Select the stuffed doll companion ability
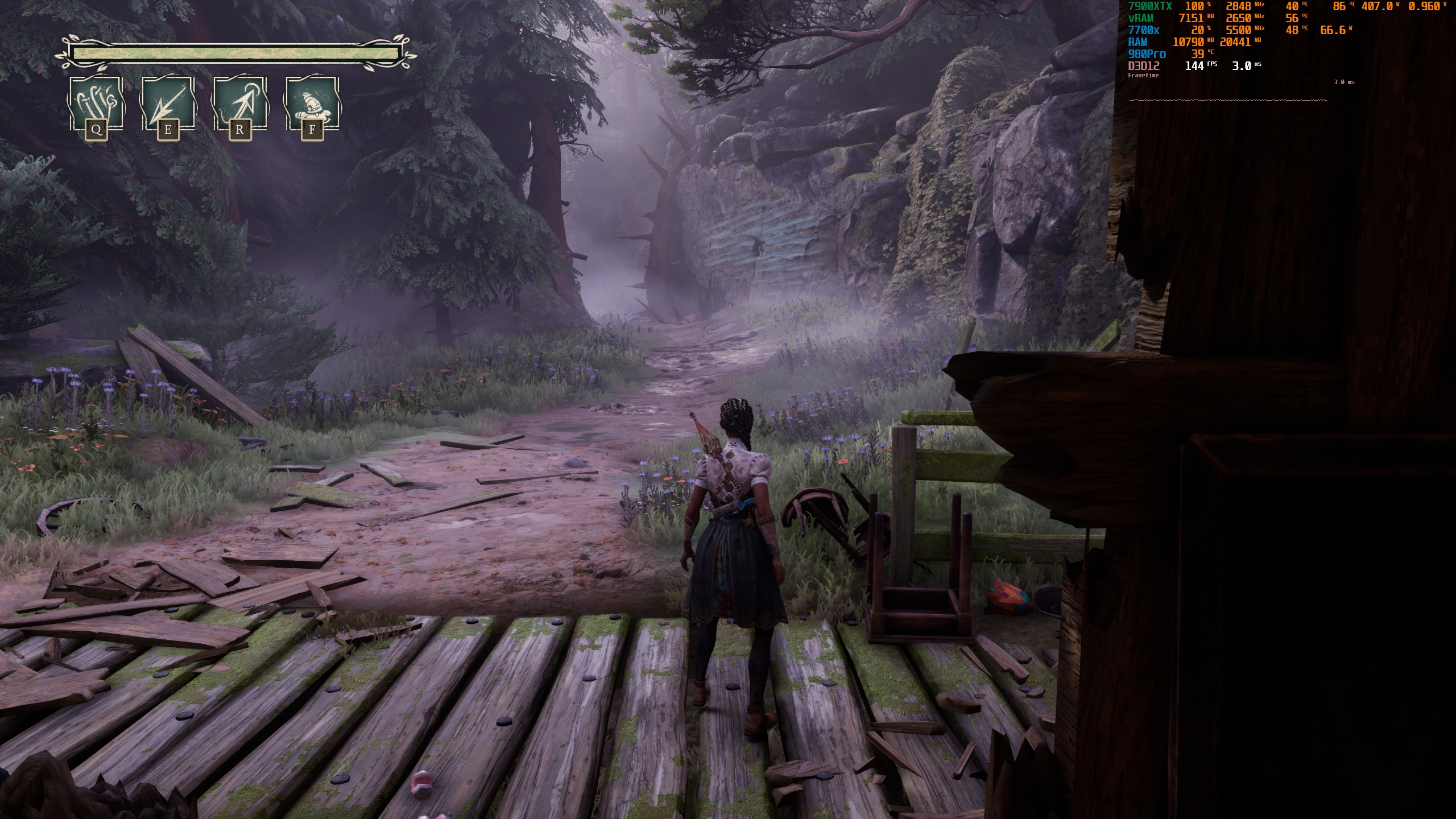The height and width of the screenshot is (819, 1456). point(312,104)
